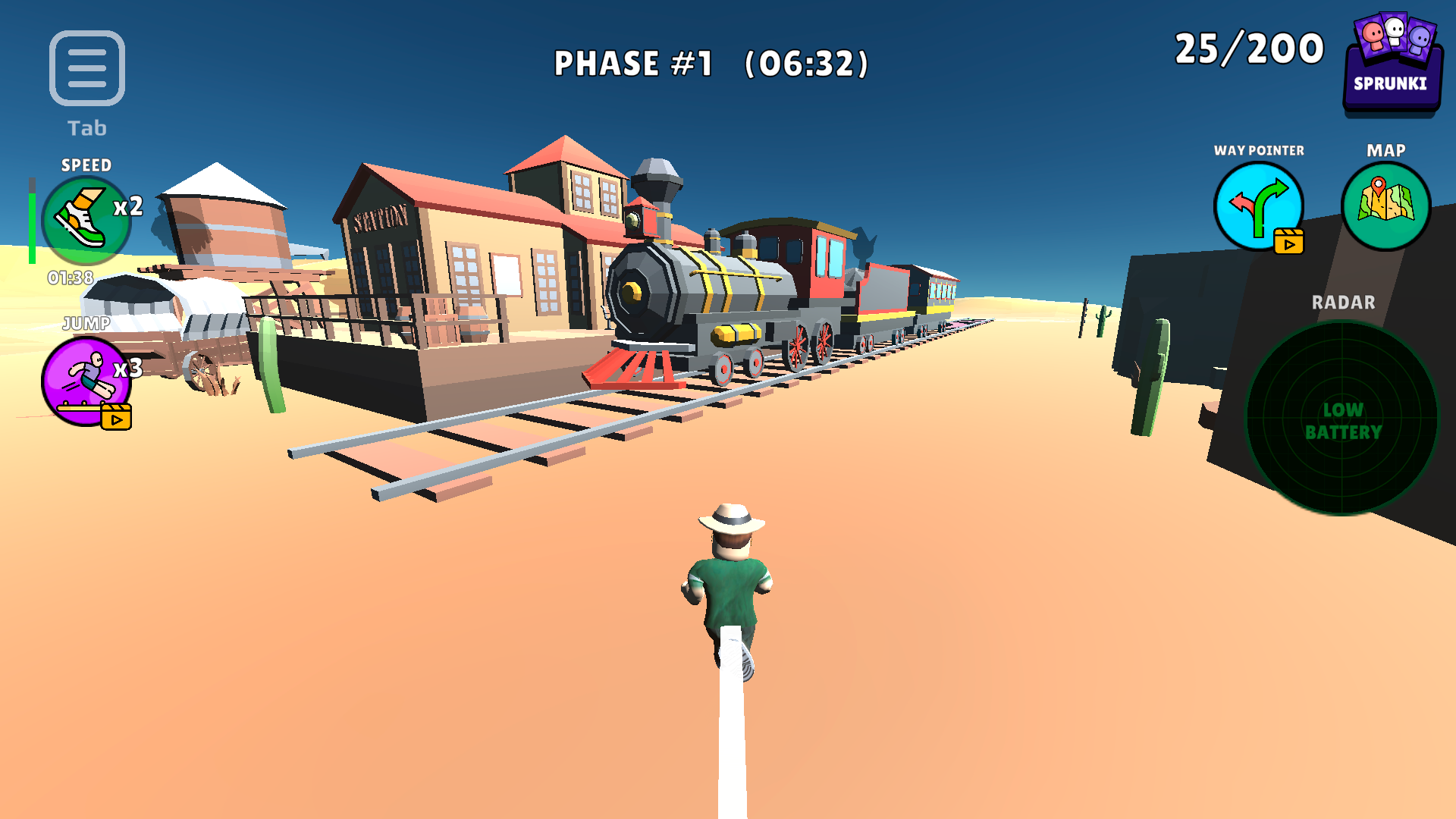Tap the video clapper on the Jump boost
Screen dimensions: 1456x819
(115, 416)
